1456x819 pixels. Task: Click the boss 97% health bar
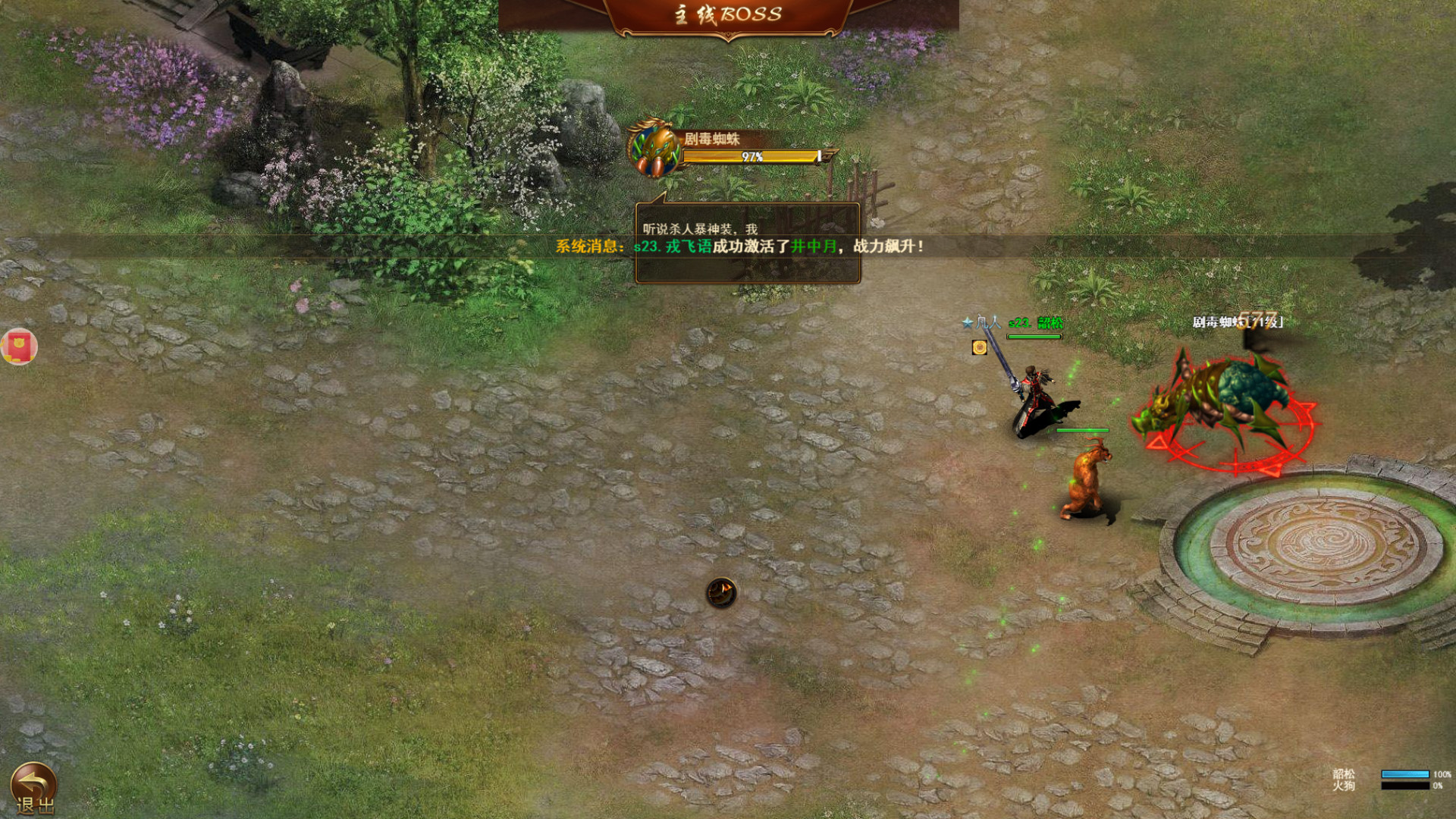(751, 157)
